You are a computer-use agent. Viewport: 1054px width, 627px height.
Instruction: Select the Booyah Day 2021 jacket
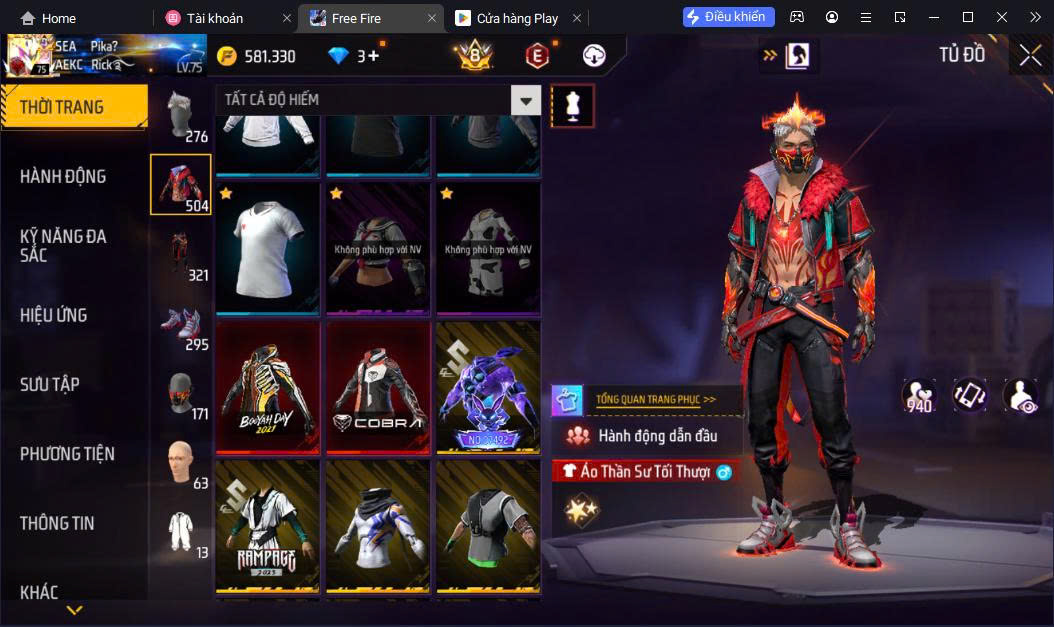pos(268,385)
